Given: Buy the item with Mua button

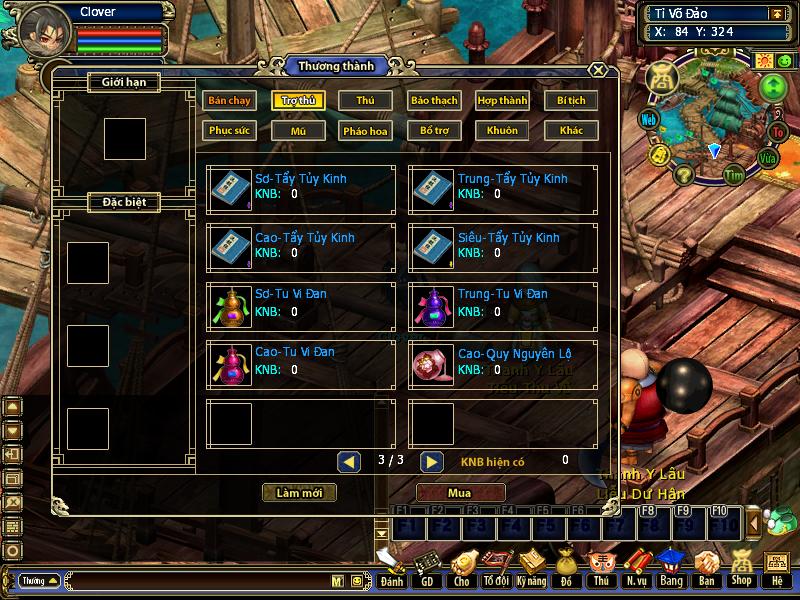Looking at the screenshot, I should (460, 493).
